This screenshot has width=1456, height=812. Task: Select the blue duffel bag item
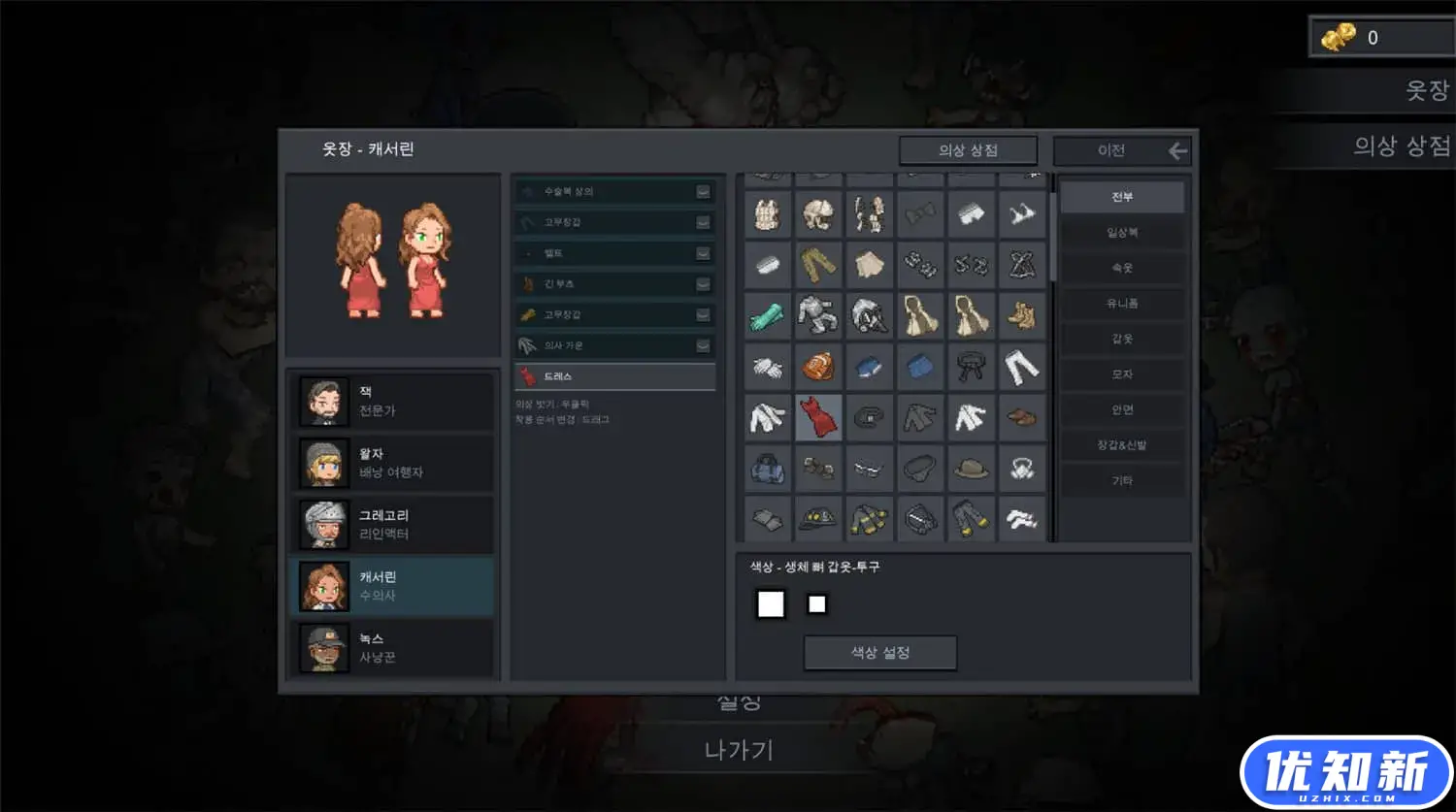[x=768, y=470]
